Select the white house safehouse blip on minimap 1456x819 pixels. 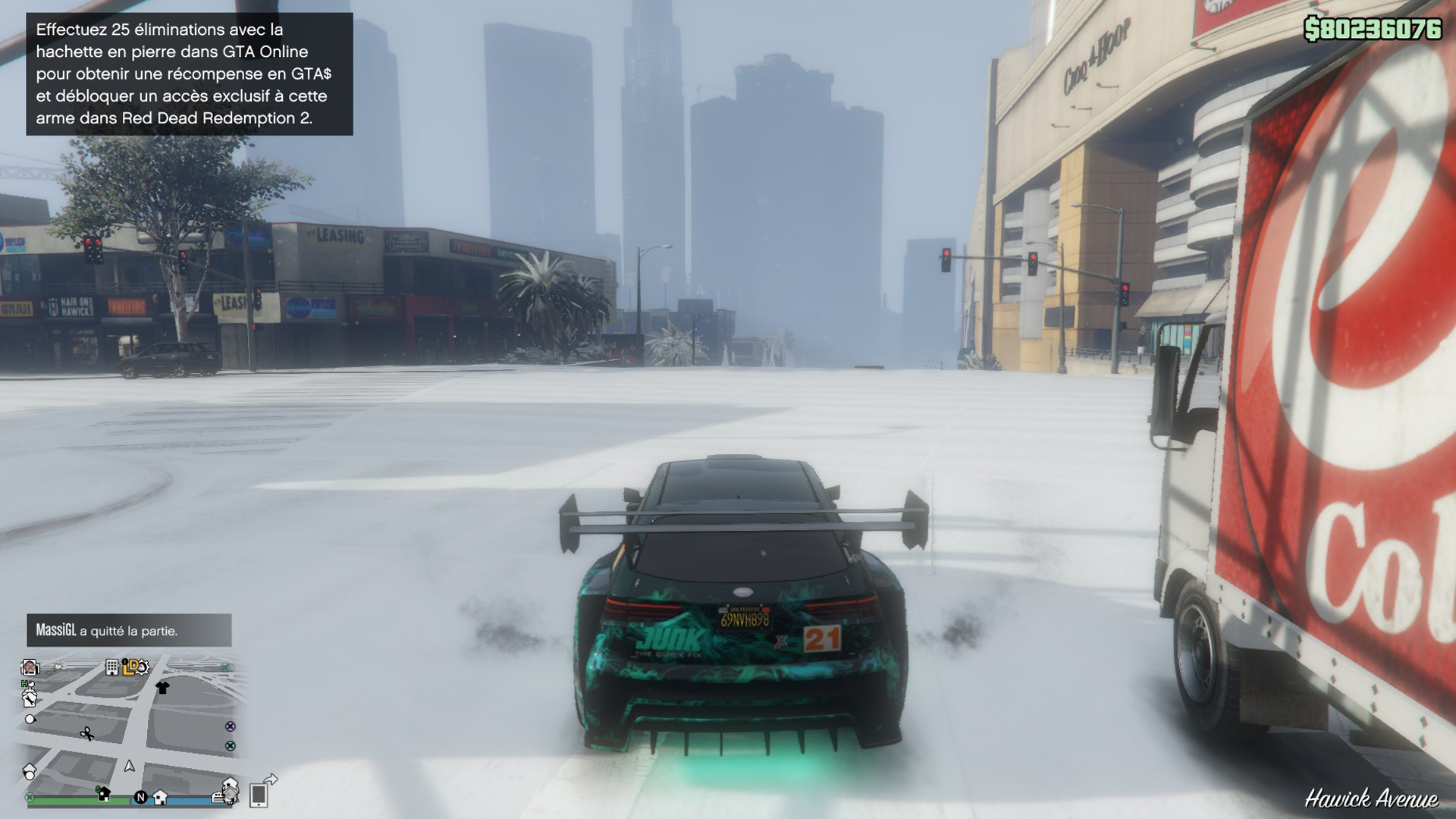pyautogui.click(x=159, y=798)
